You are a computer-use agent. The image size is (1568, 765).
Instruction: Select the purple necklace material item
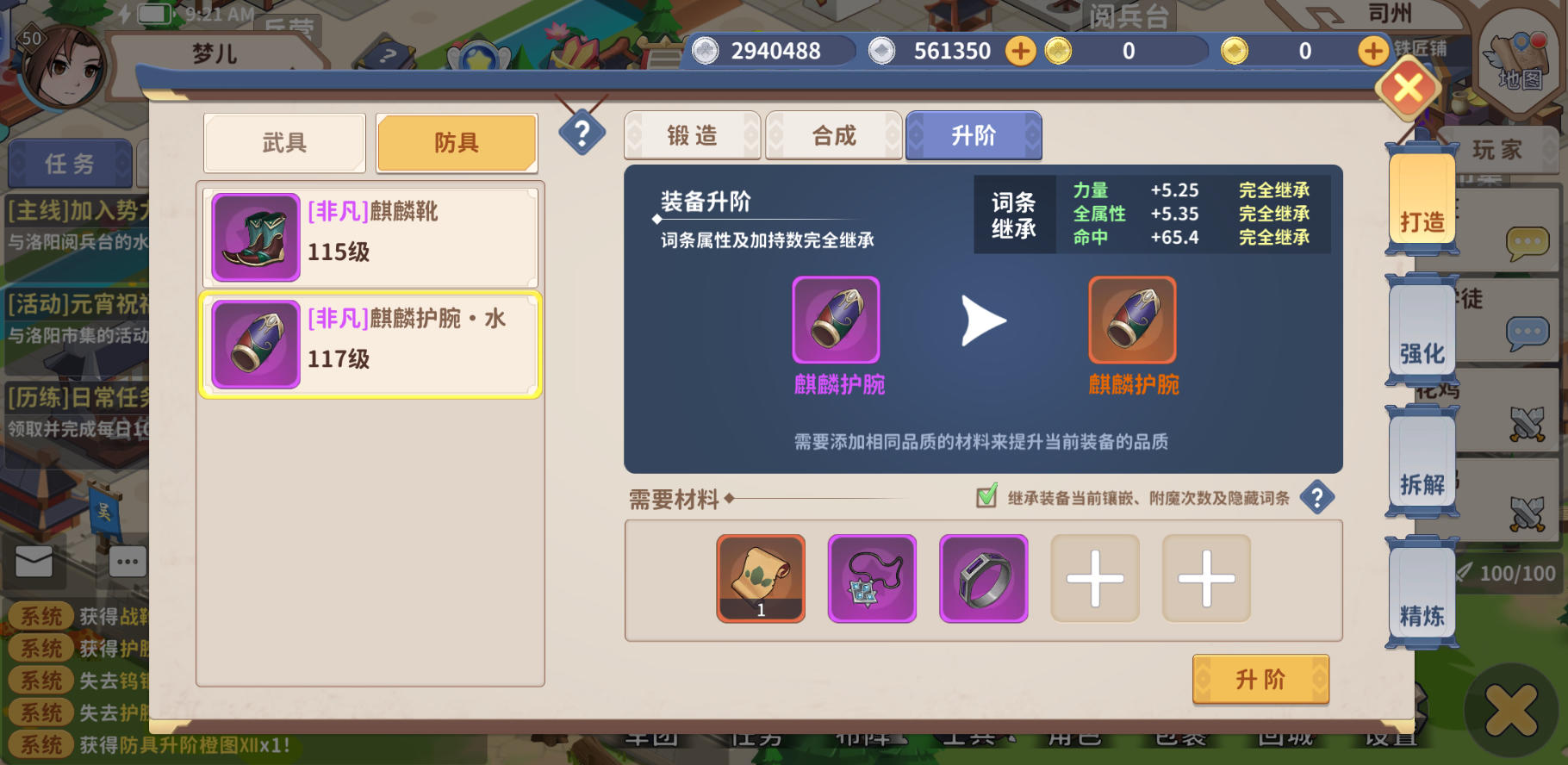pyautogui.click(x=872, y=578)
